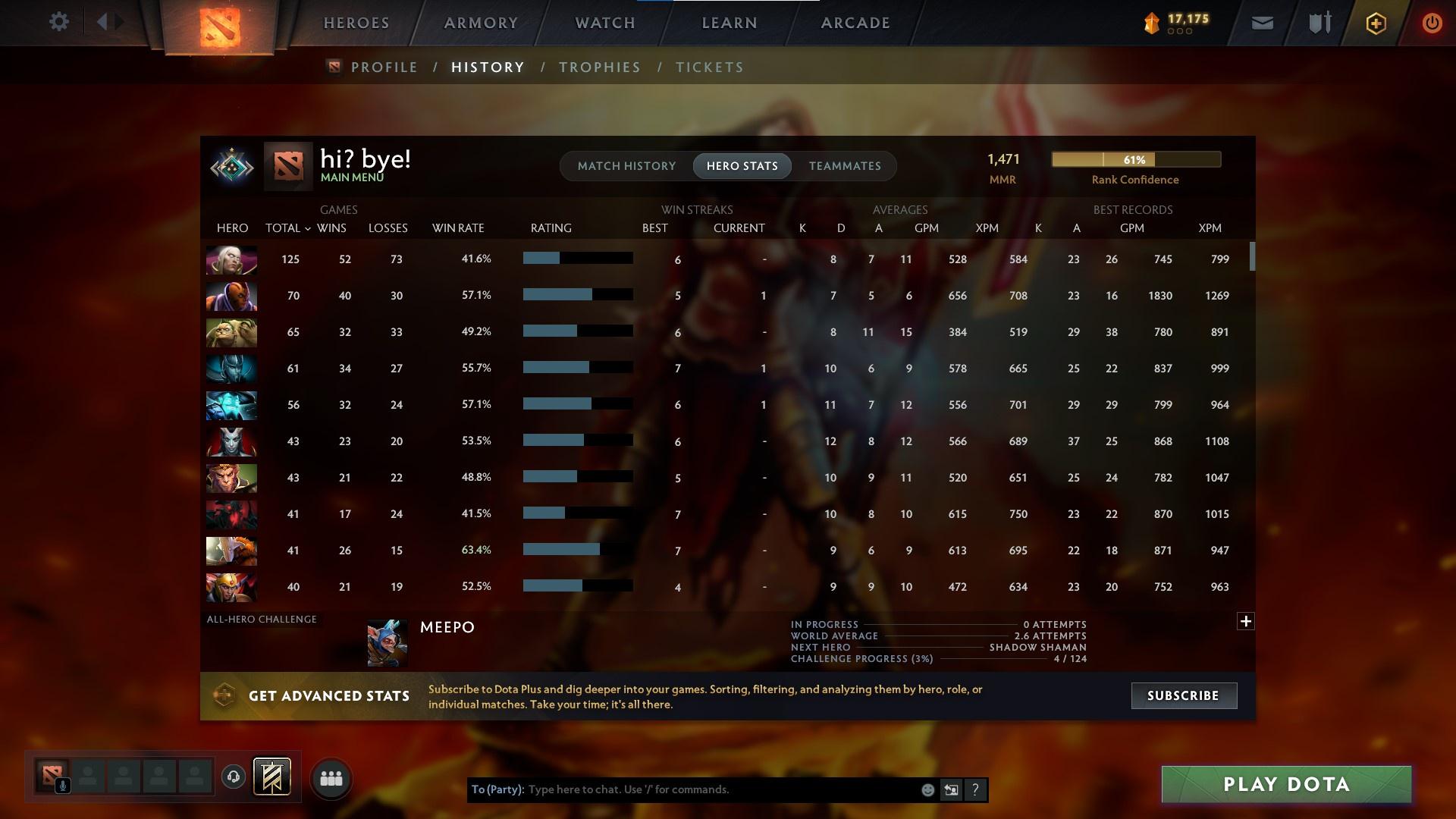Open the guild banner icon
1456x819 pixels.
(x=272, y=777)
